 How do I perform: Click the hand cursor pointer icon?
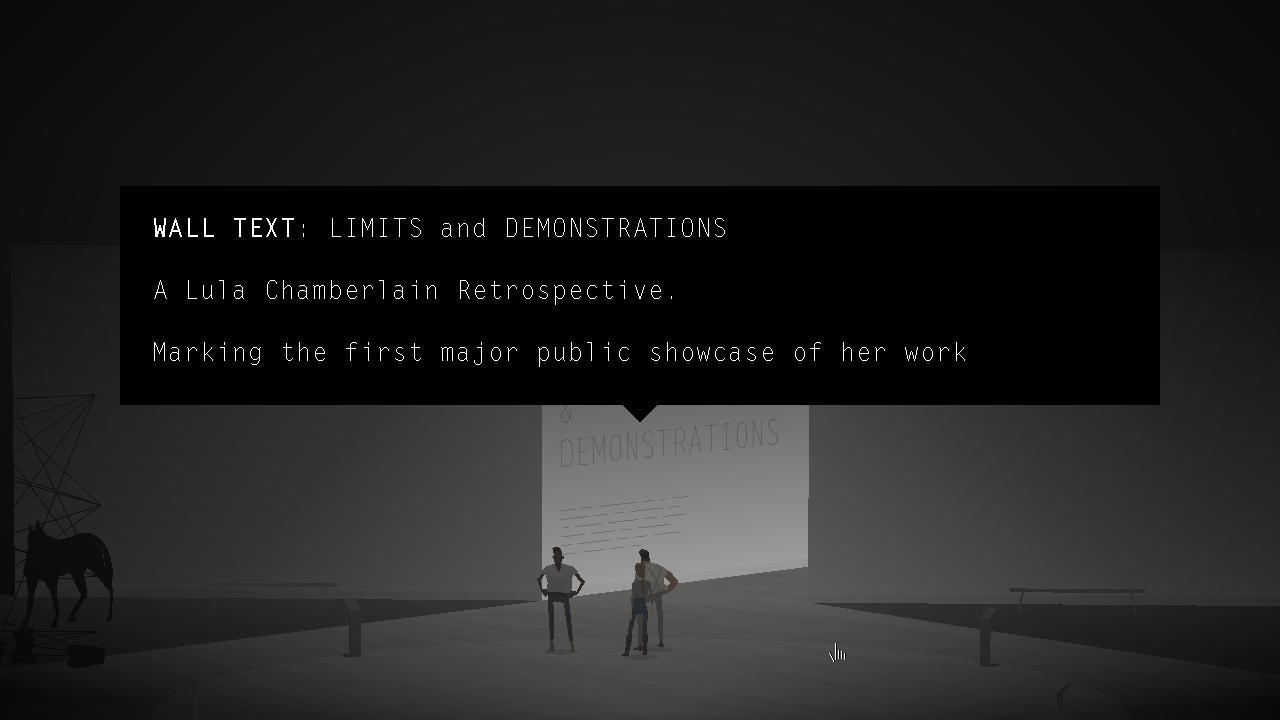pyautogui.click(x=836, y=653)
